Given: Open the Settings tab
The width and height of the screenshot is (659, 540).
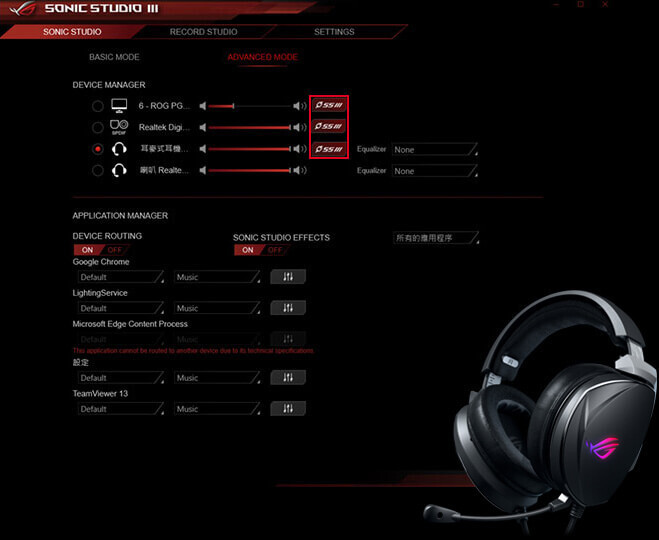Looking at the screenshot, I should [x=334, y=32].
